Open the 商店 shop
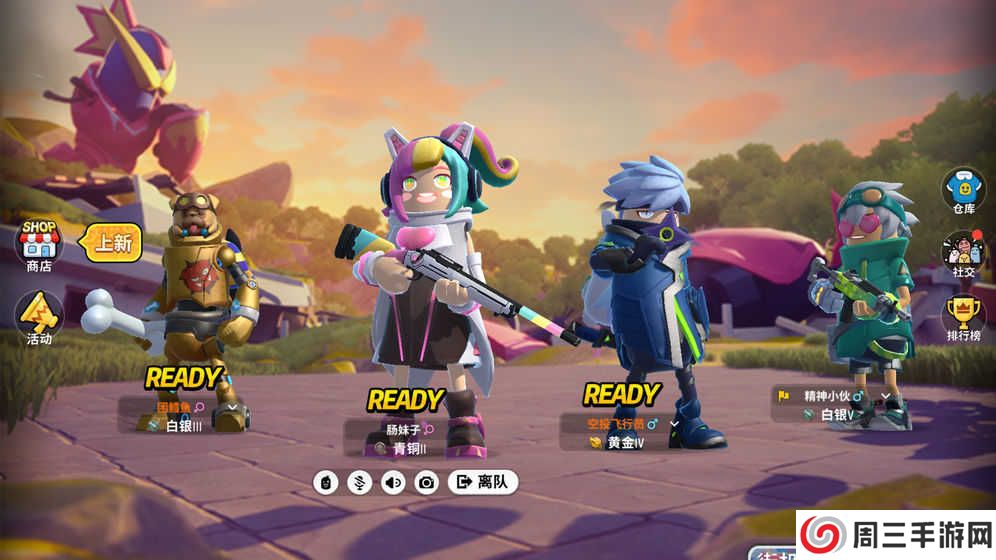 [x=38, y=245]
